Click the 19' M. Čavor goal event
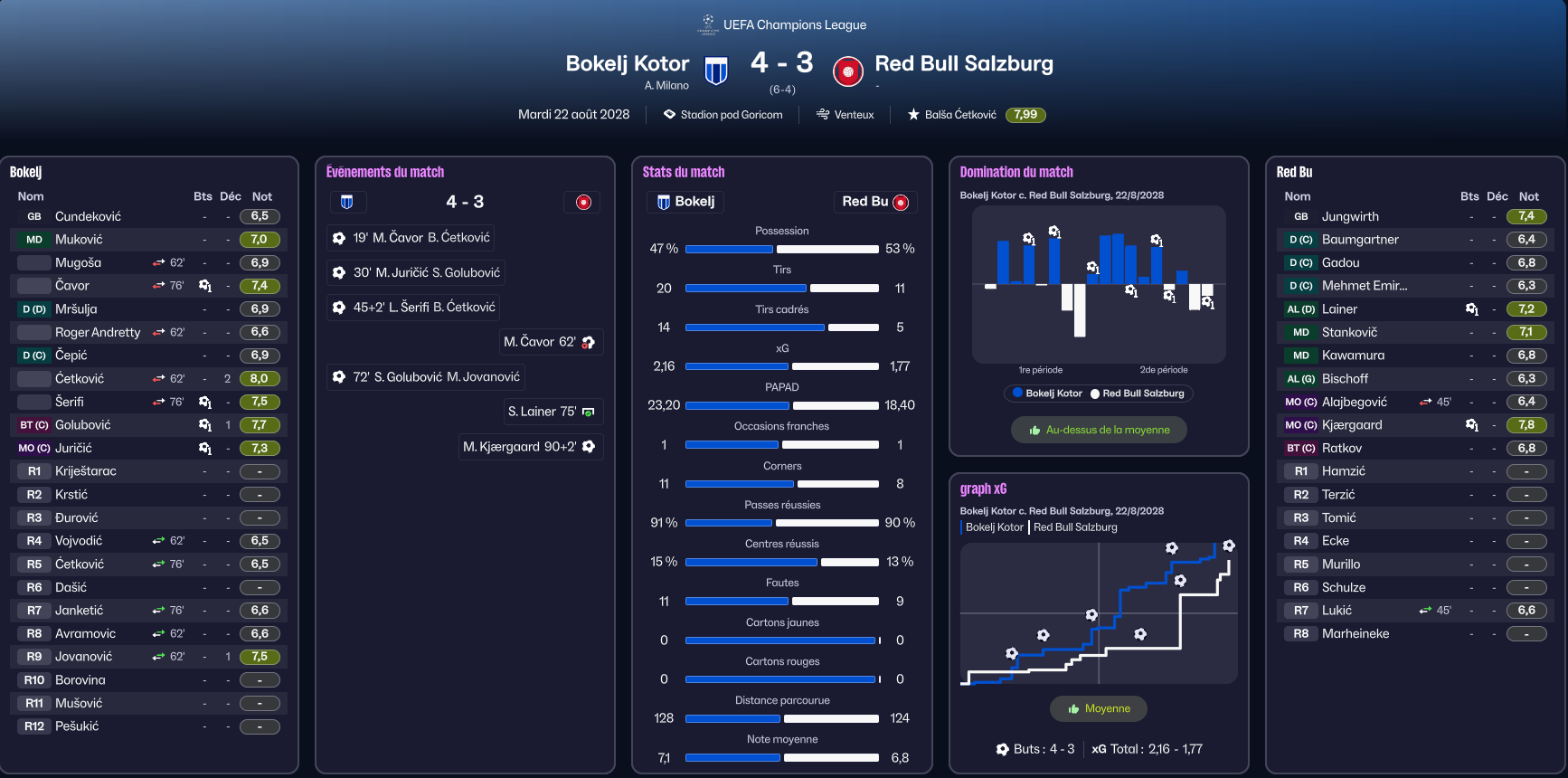This screenshot has width=1568, height=778. (411, 238)
